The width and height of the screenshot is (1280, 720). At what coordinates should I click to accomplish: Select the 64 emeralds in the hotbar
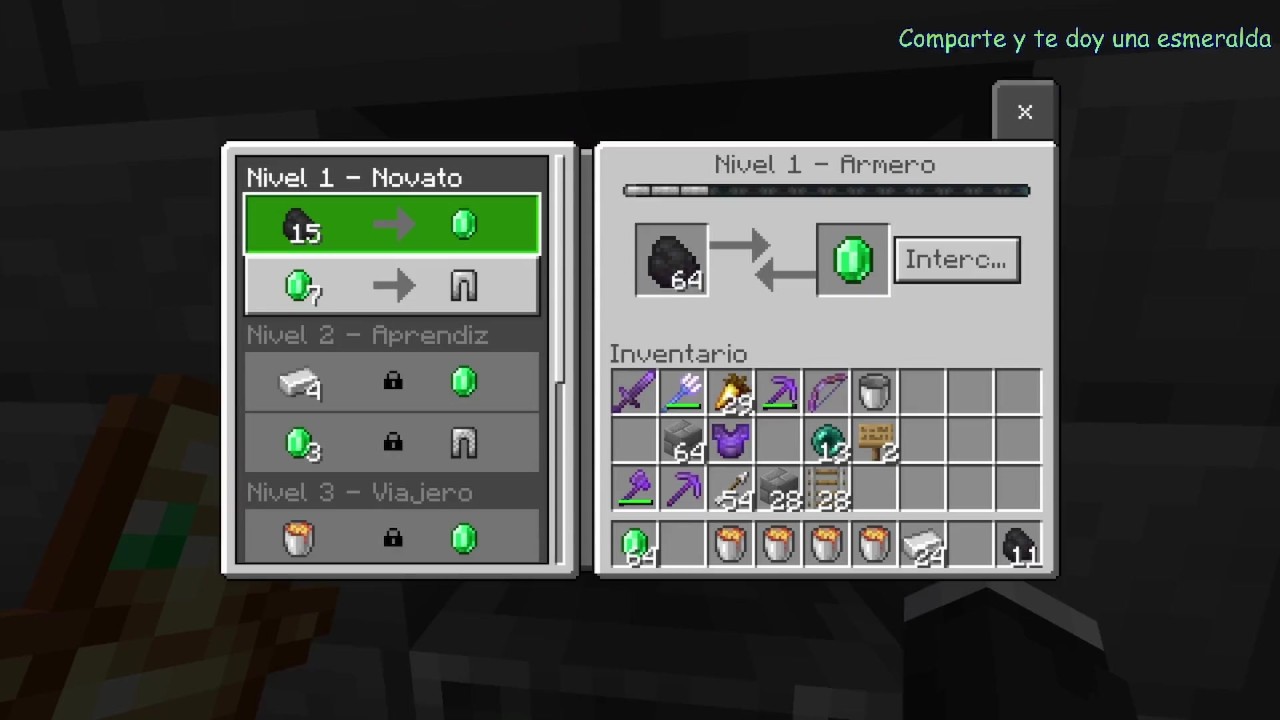tap(636, 546)
